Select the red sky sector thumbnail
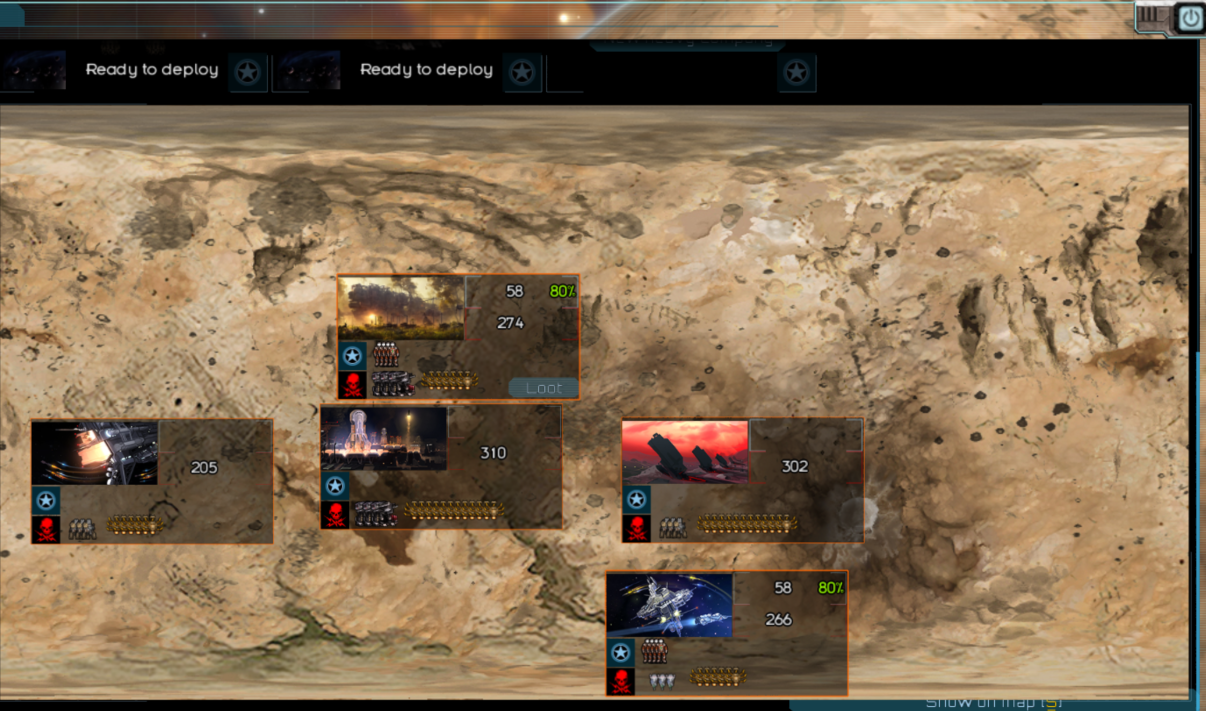The image size is (1206, 711). coord(685,452)
